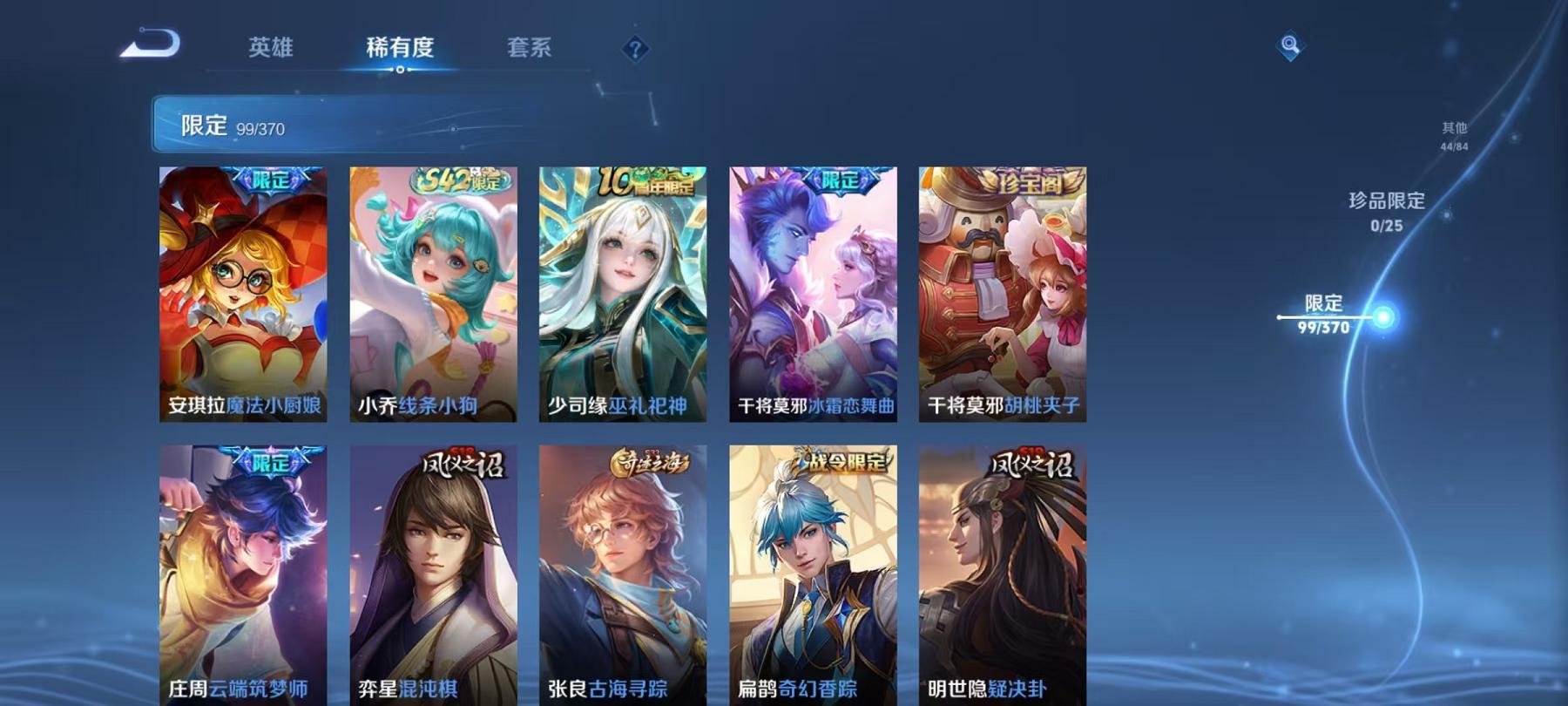This screenshot has width=1568, height=706.
Task: Switch to the 套系 tab
Action: click(x=532, y=50)
